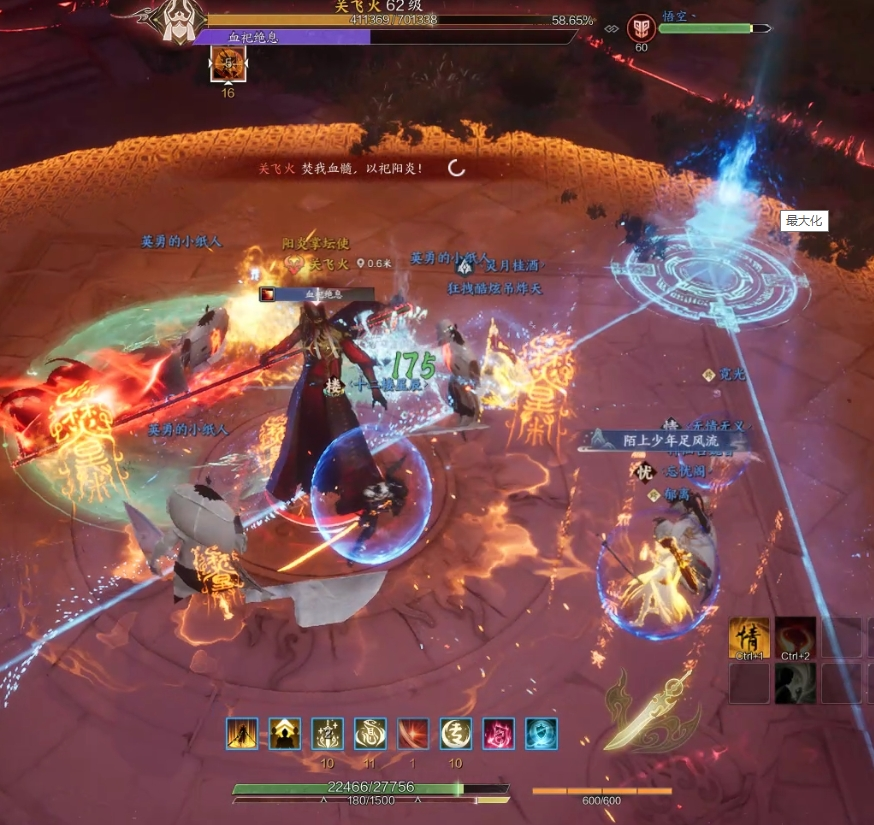874x825 pixels.
Task: Click the glowing golden blade weapon emblem
Action: (x=648, y=712)
